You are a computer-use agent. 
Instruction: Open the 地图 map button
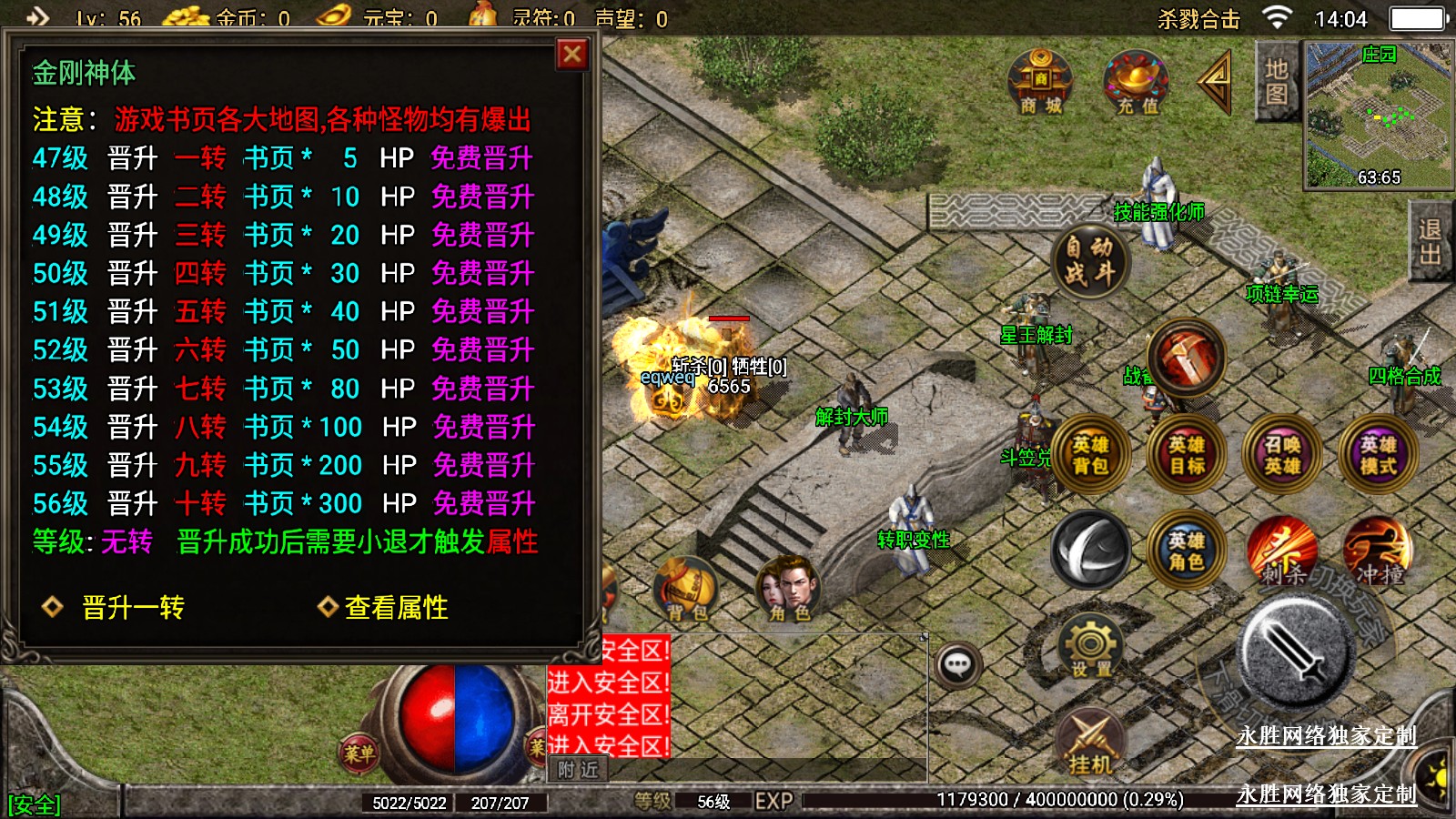[x=1276, y=82]
